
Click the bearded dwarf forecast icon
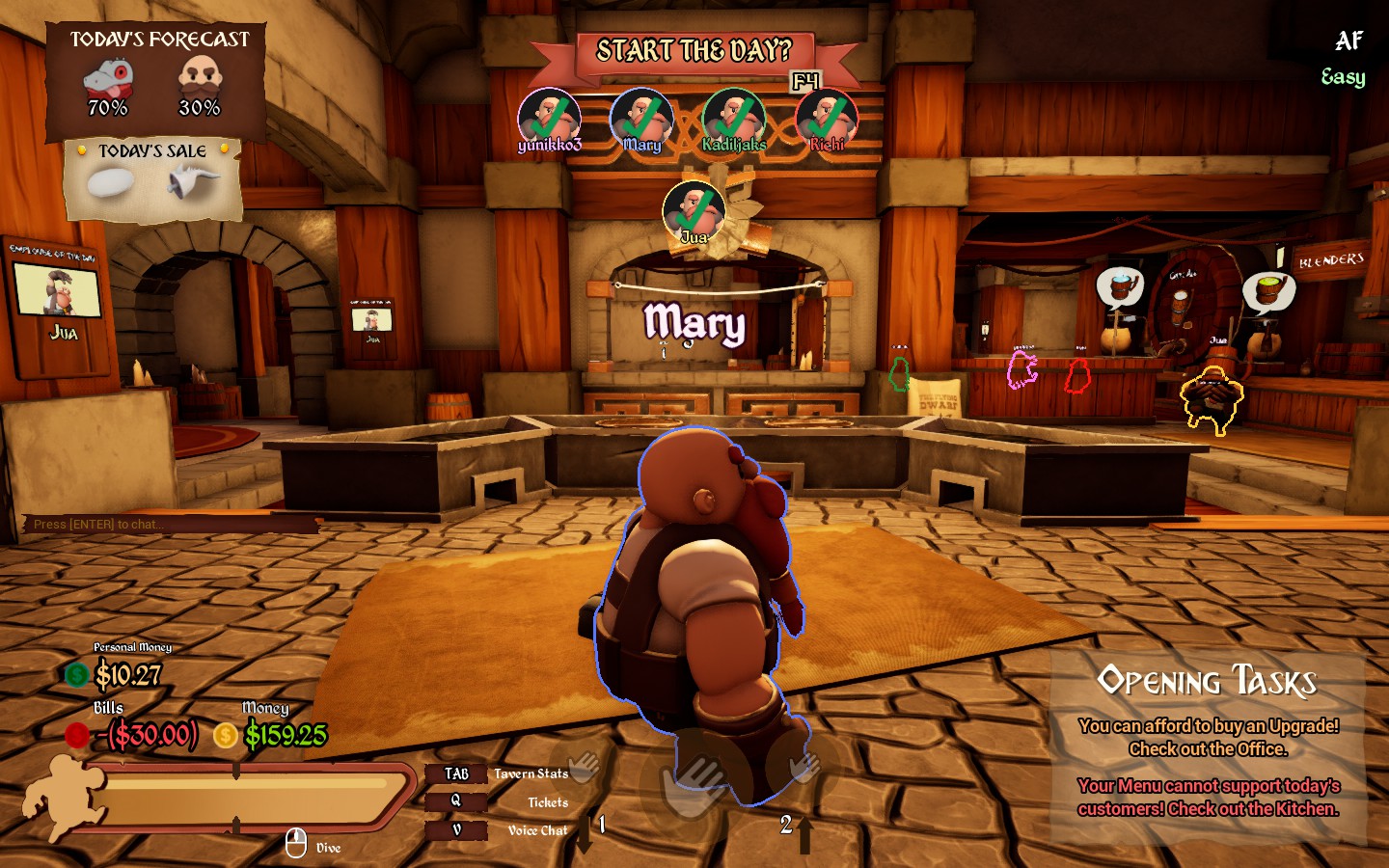pyautogui.click(x=200, y=77)
